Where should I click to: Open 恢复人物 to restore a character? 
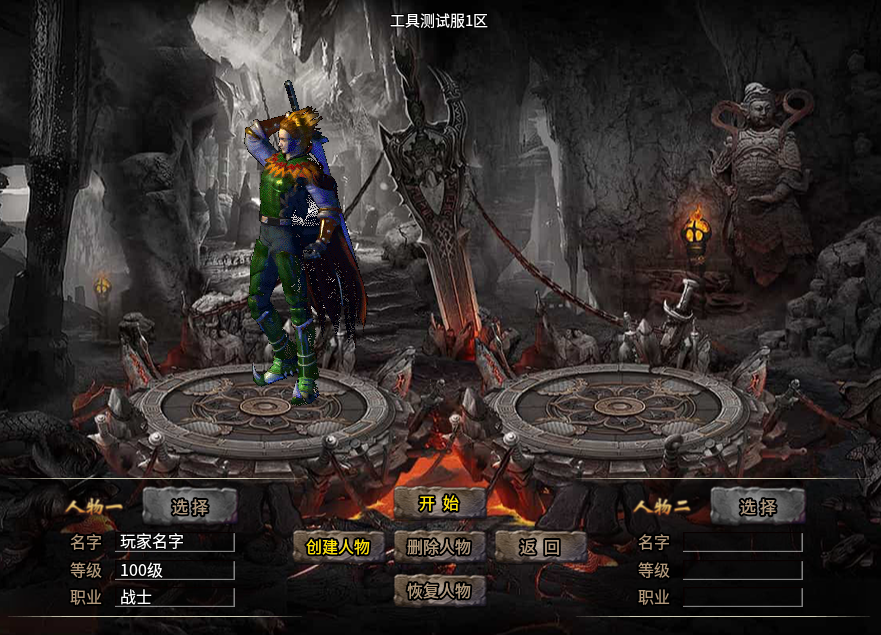tap(439, 590)
